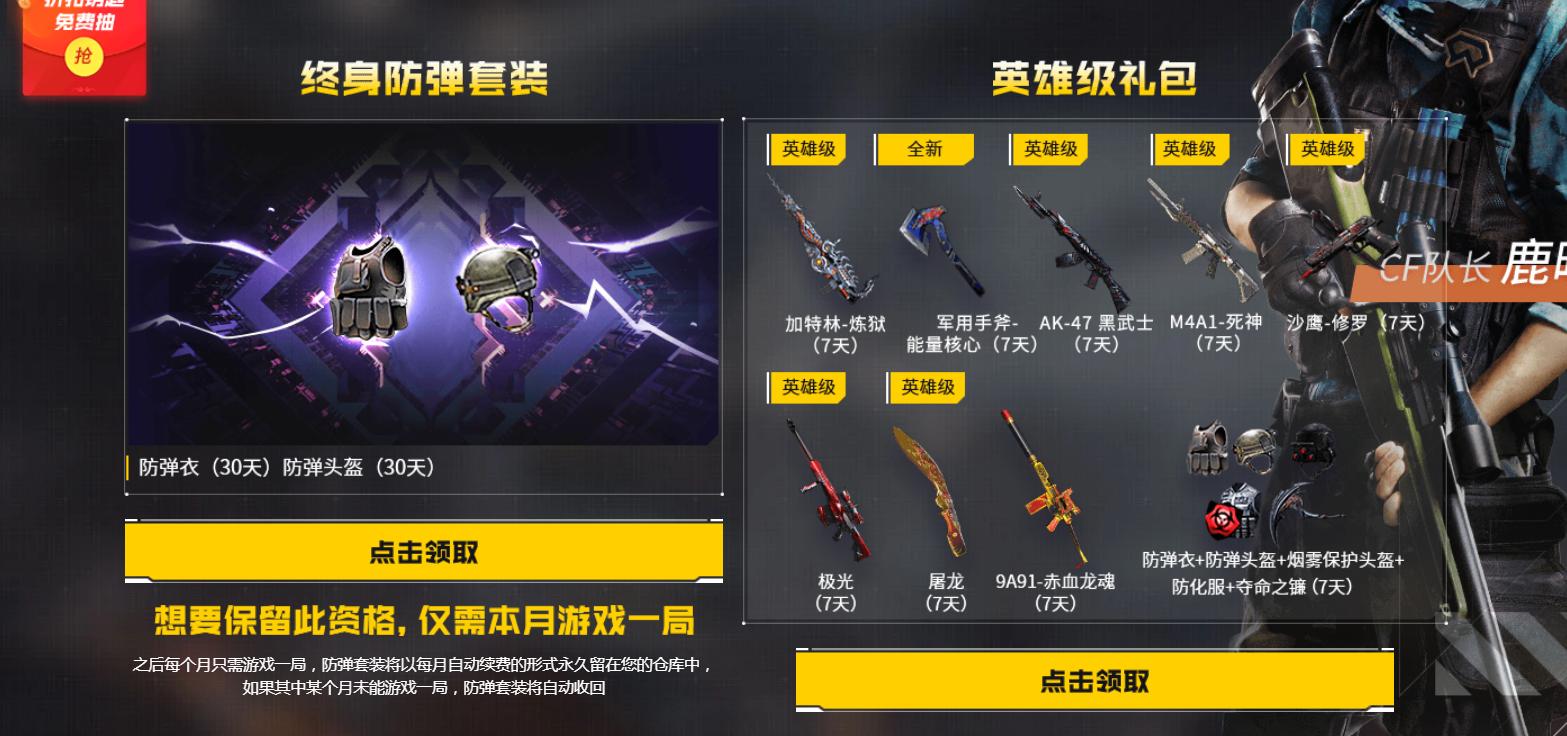Click the 英雄级 badge above 极光
The width and height of the screenshot is (1567, 736).
pyautogui.click(x=807, y=387)
